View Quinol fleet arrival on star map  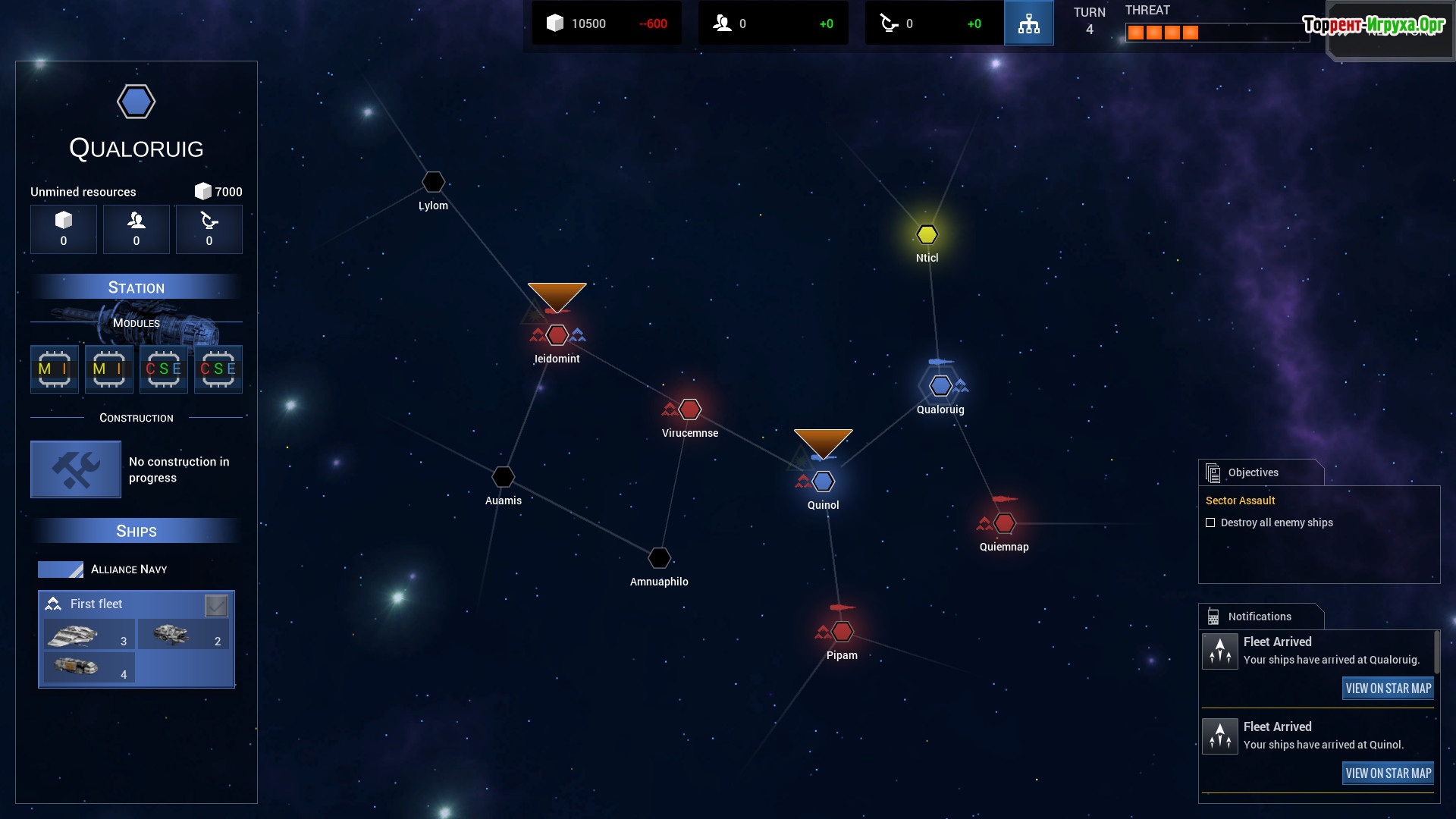coord(1388,773)
